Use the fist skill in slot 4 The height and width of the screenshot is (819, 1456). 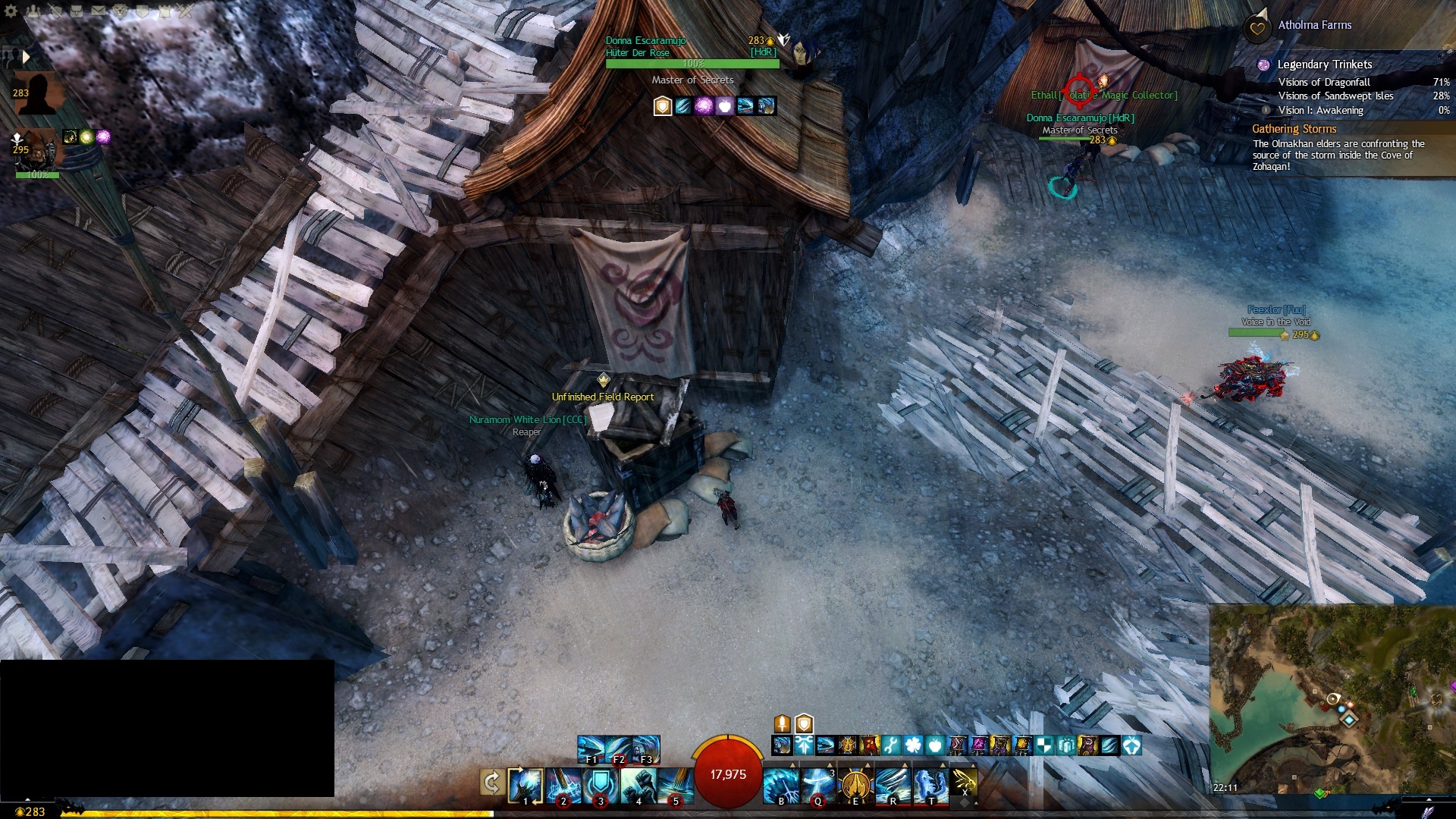pyautogui.click(x=639, y=785)
